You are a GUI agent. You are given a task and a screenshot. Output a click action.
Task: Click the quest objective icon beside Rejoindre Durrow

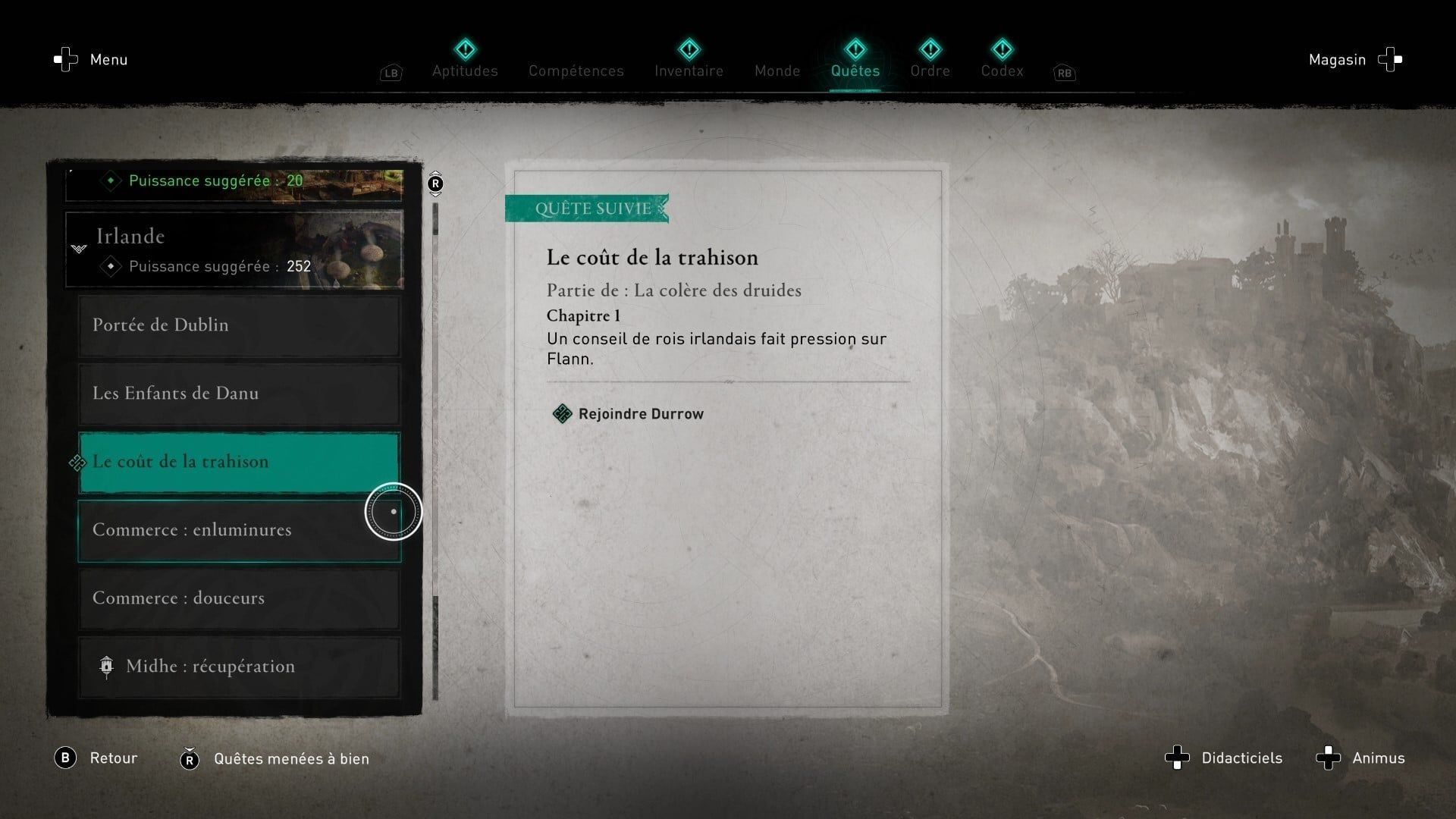pos(562,413)
